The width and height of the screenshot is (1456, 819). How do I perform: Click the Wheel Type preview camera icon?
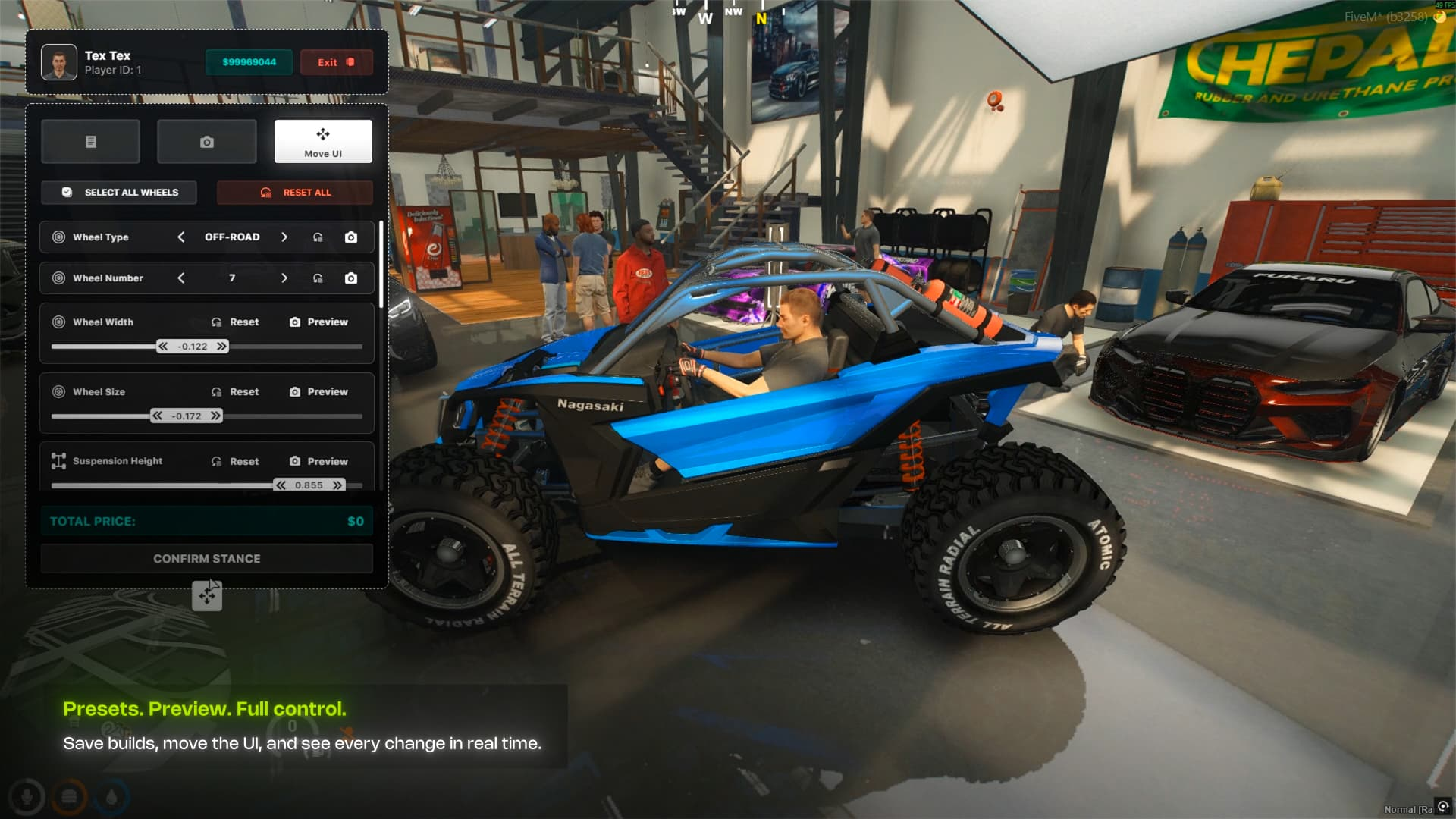(x=350, y=237)
